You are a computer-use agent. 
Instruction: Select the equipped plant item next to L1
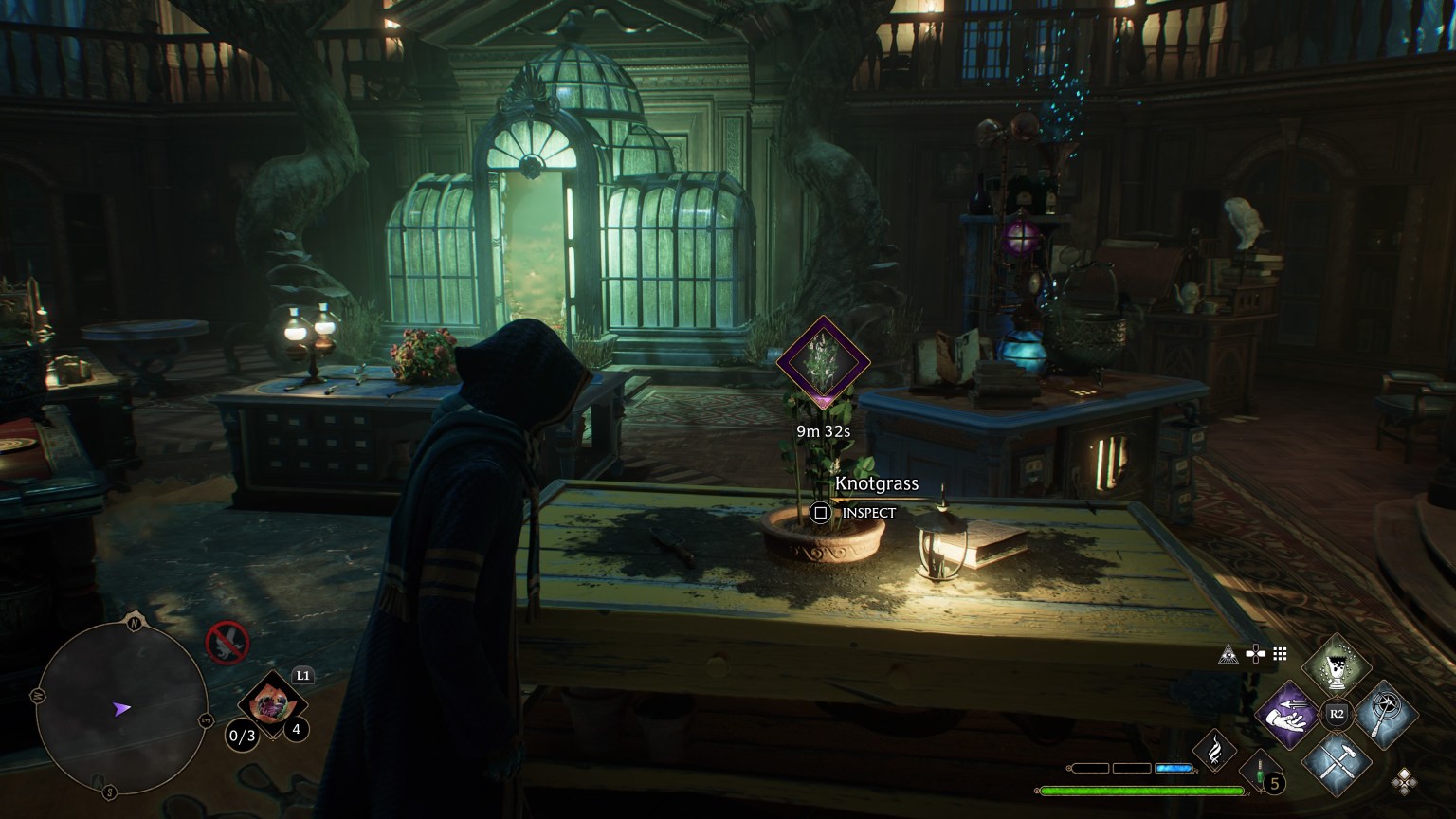click(273, 703)
